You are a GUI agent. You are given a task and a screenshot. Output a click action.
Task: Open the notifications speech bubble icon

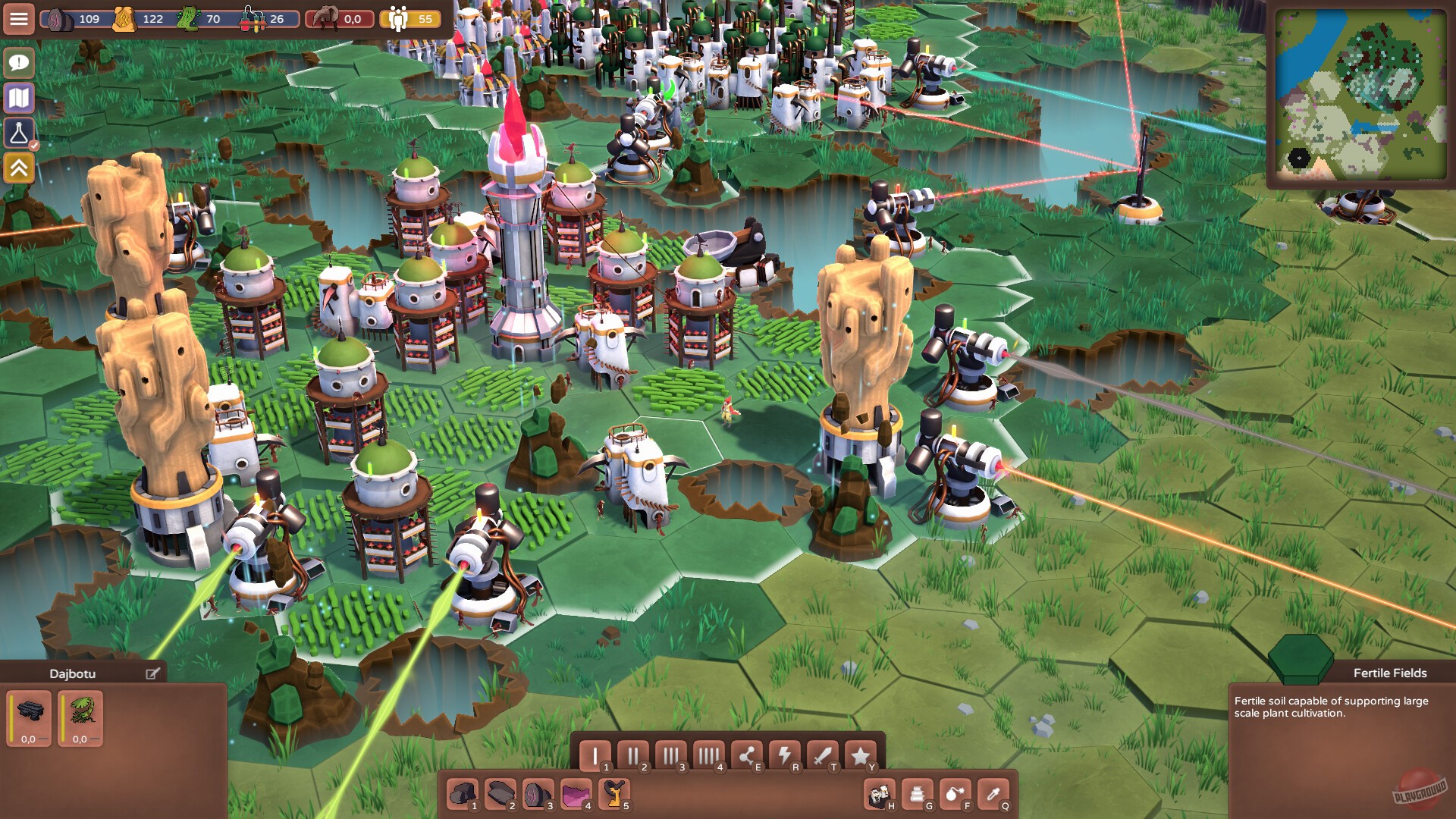pyautogui.click(x=19, y=62)
